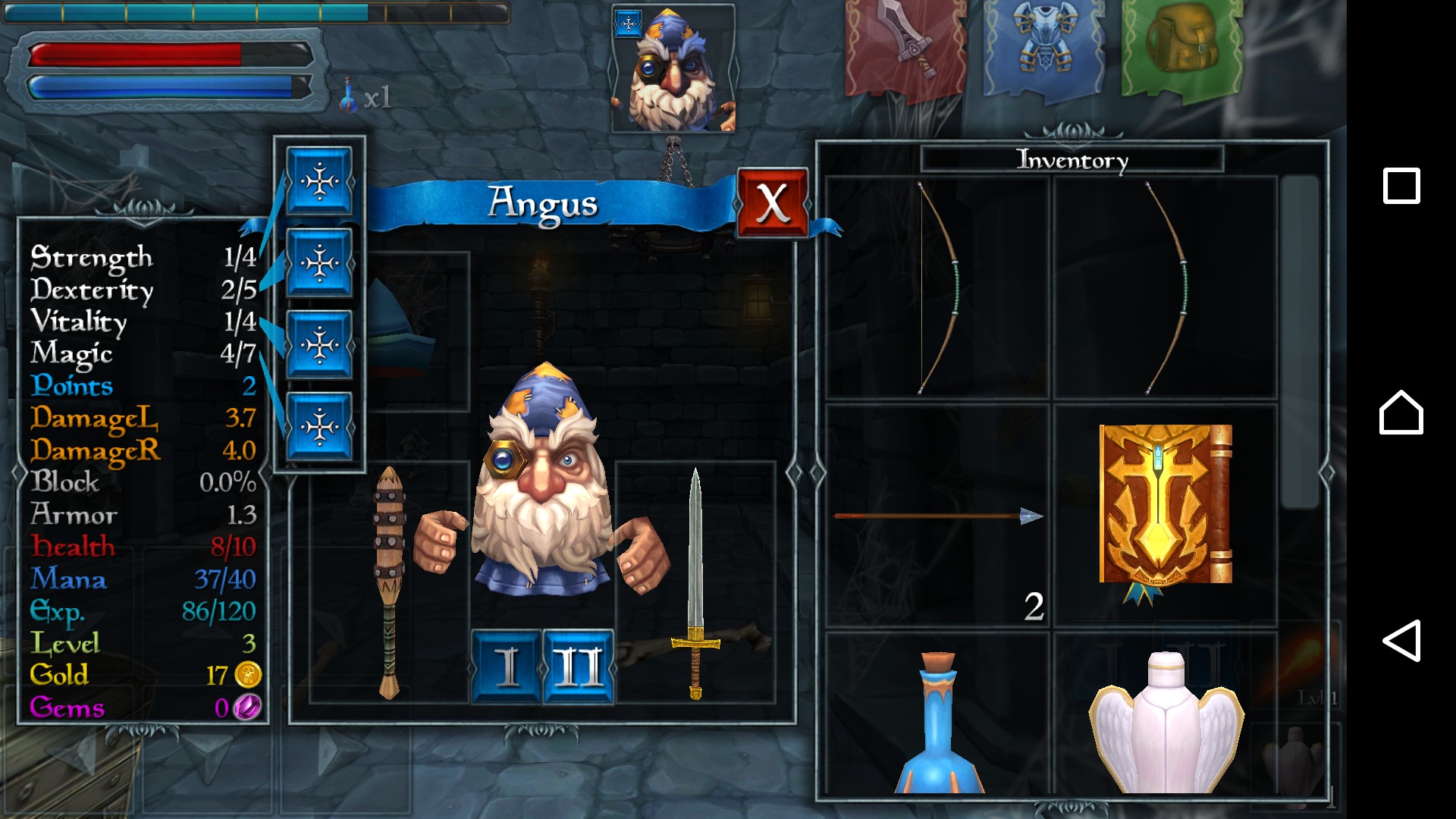Switch to weapon set II

[x=578, y=667]
